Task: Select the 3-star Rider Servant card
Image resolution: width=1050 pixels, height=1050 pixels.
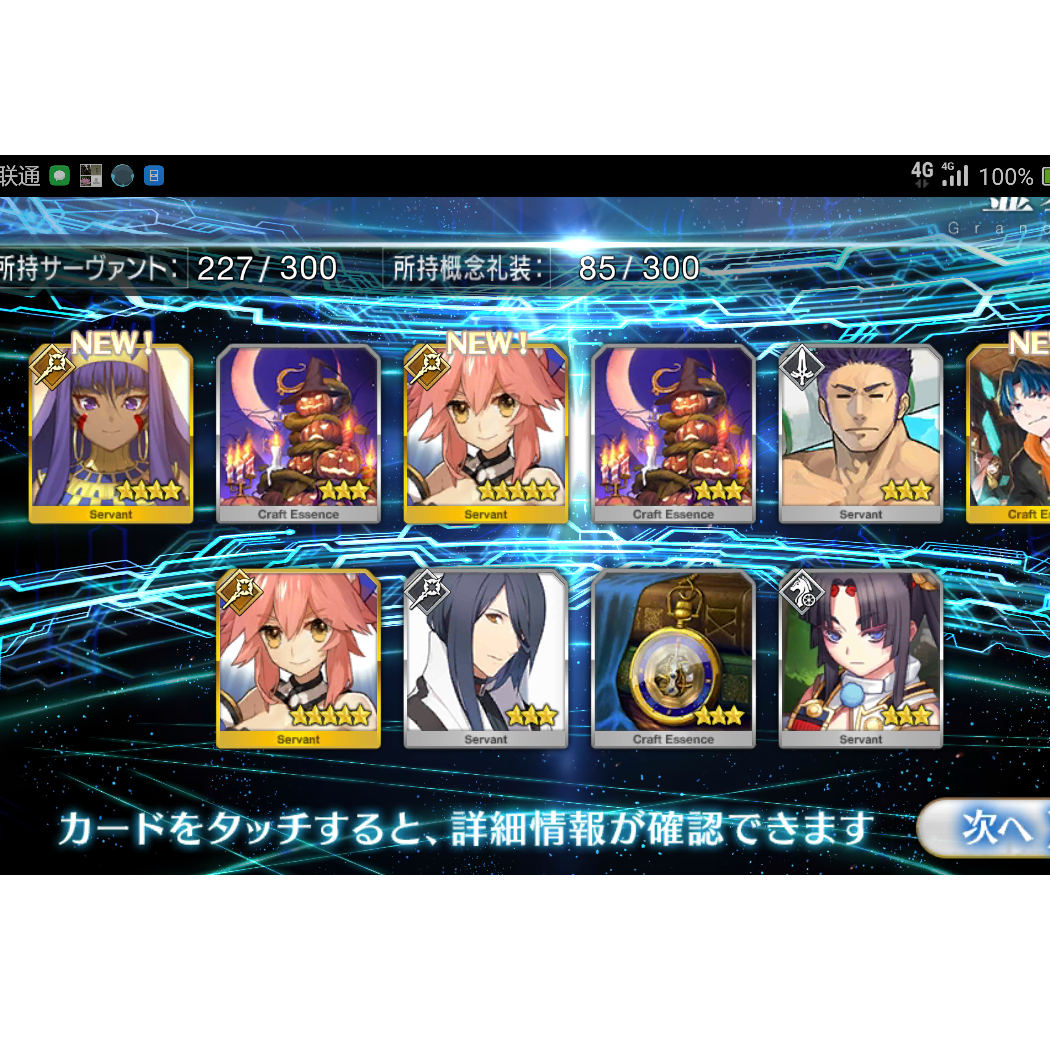Action: click(x=860, y=658)
